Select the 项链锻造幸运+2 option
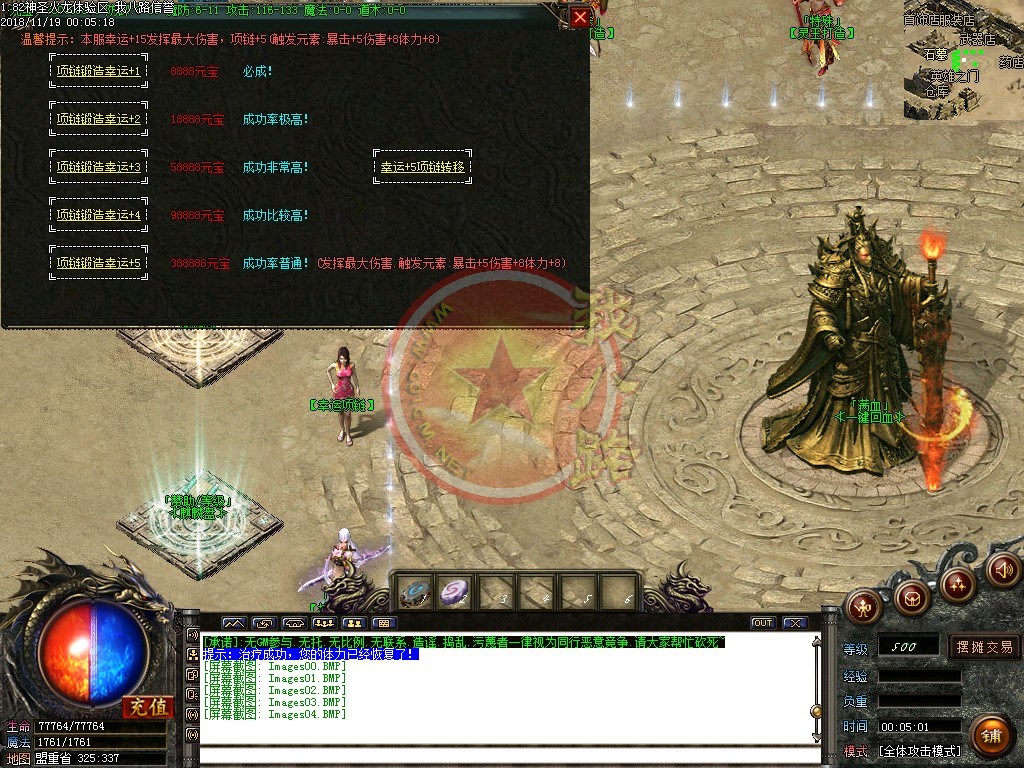This screenshot has height=768, width=1024. 99,119
